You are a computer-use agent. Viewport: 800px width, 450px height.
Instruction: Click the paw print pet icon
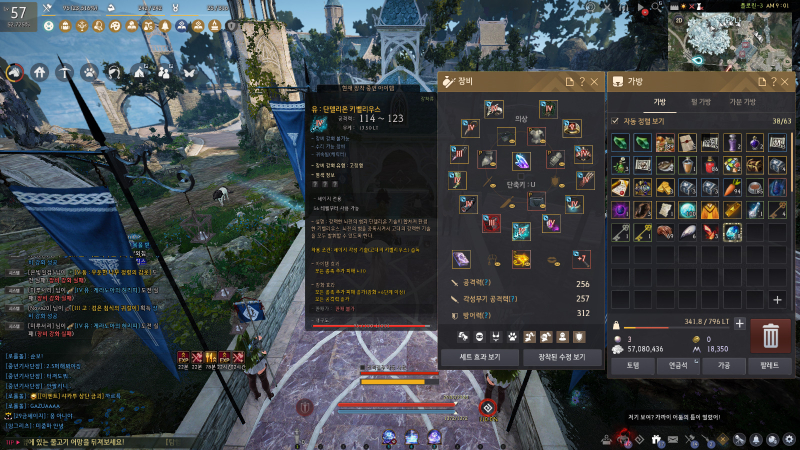point(89,72)
